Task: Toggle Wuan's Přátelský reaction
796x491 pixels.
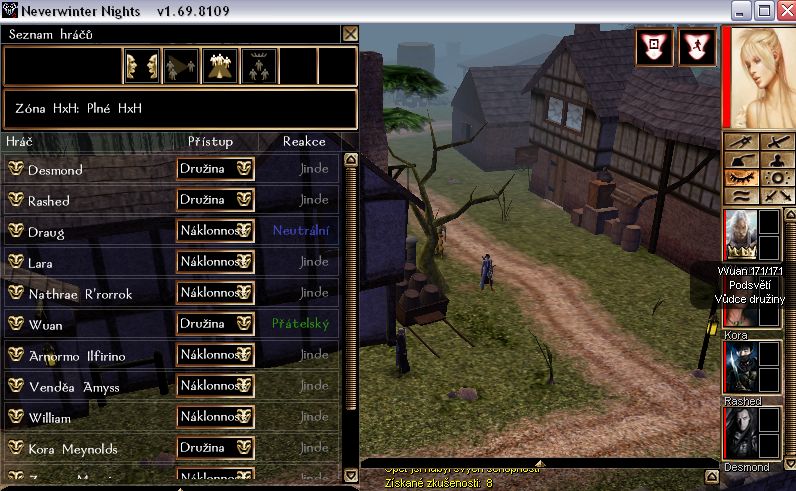Action: pyautogui.click(x=299, y=324)
